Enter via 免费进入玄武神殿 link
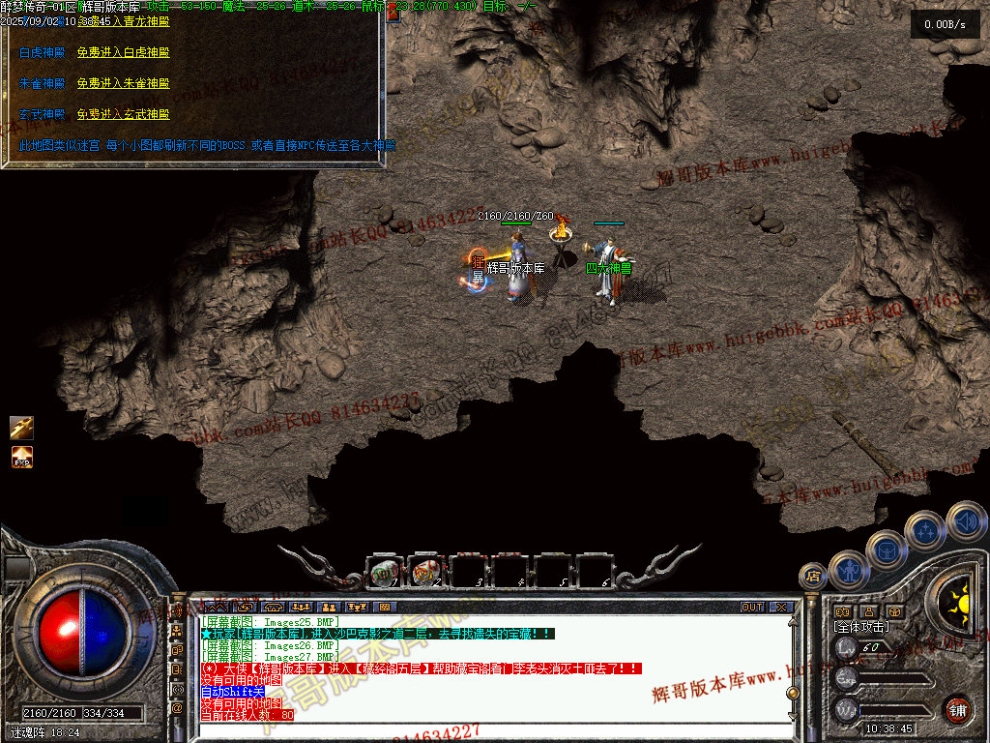This screenshot has height=743, width=990. [x=123, y=114]
